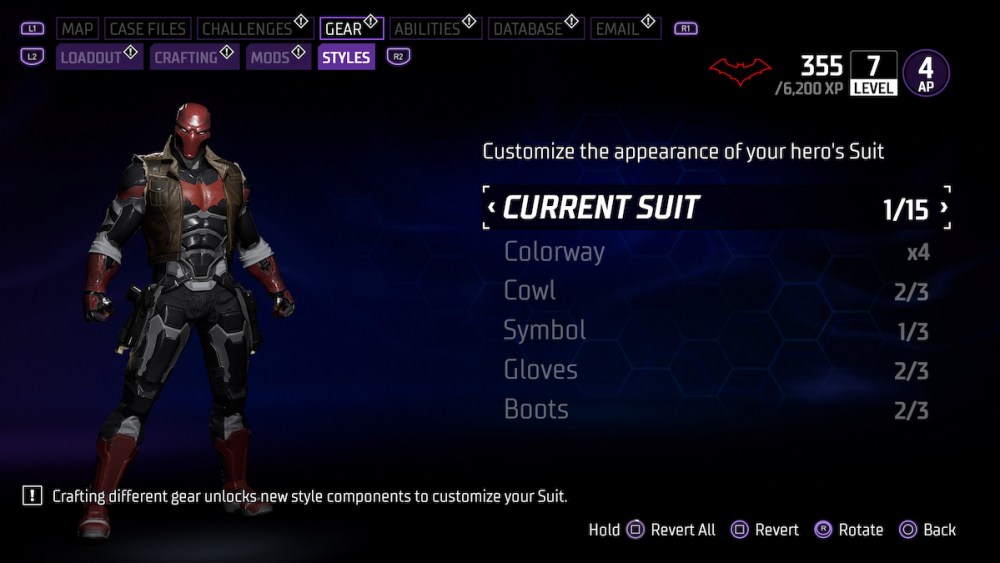Switch to the Loadout sub-tab
Viewport: 1000px width, 563px height.
91,58
